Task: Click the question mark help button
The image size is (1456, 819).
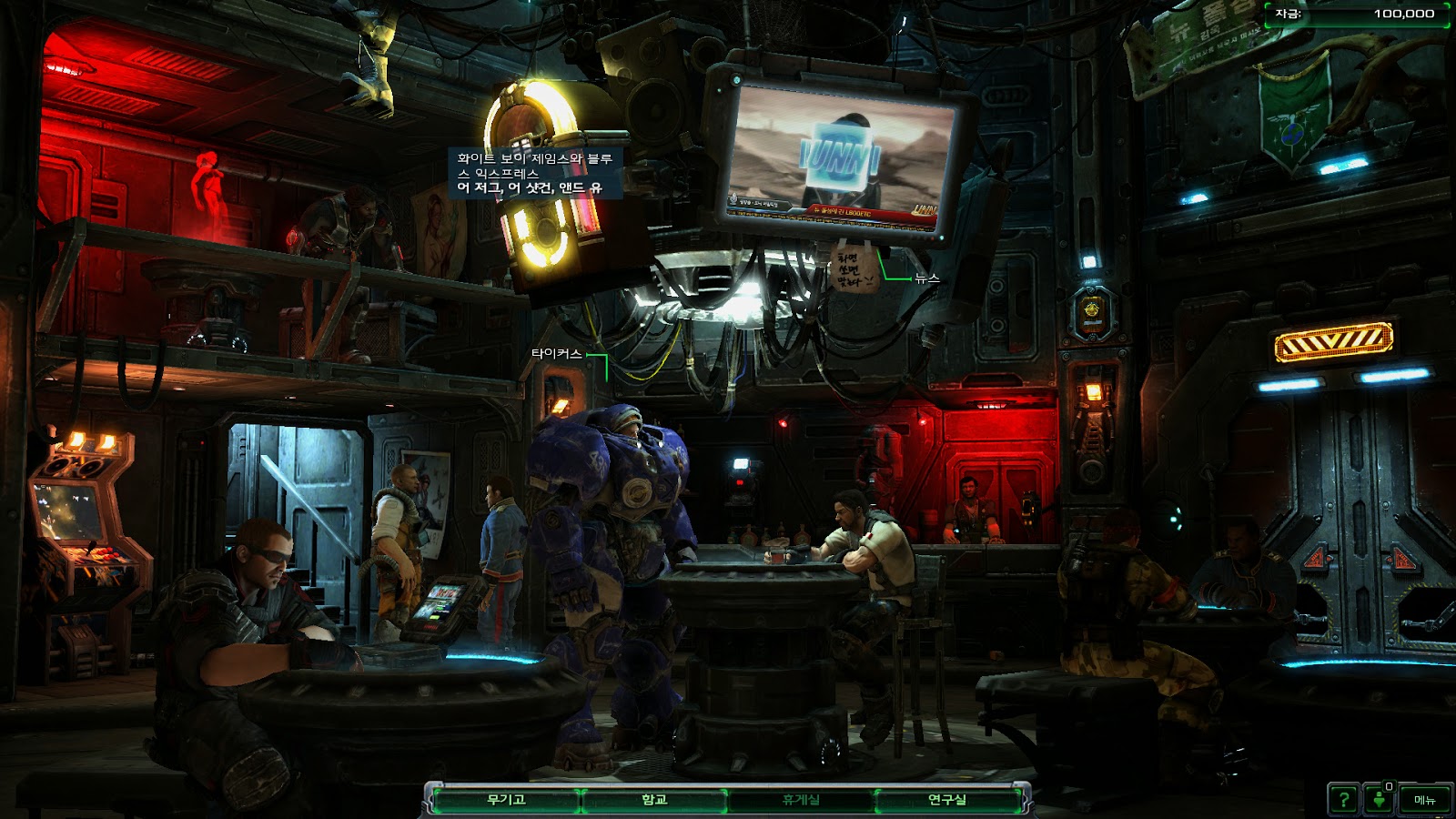Action: point(1344,800)
